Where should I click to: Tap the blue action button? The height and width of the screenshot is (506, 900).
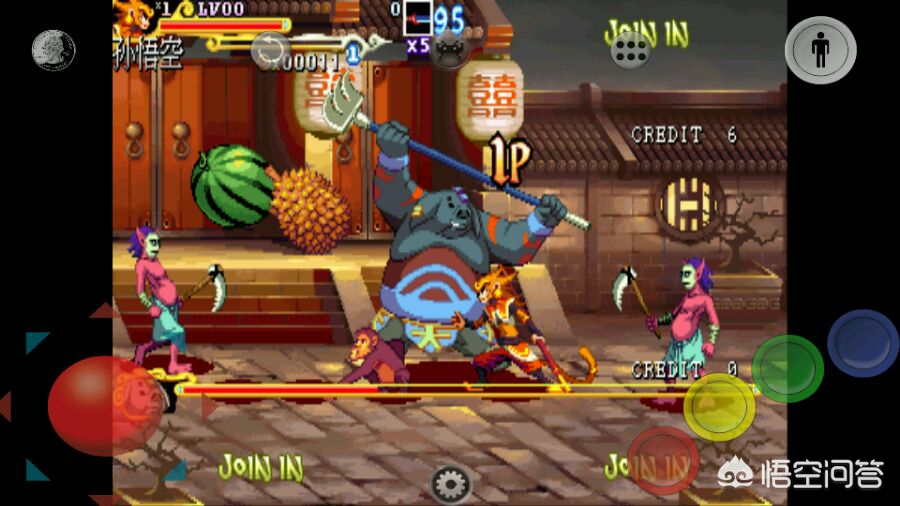click(x=862, y=343)
